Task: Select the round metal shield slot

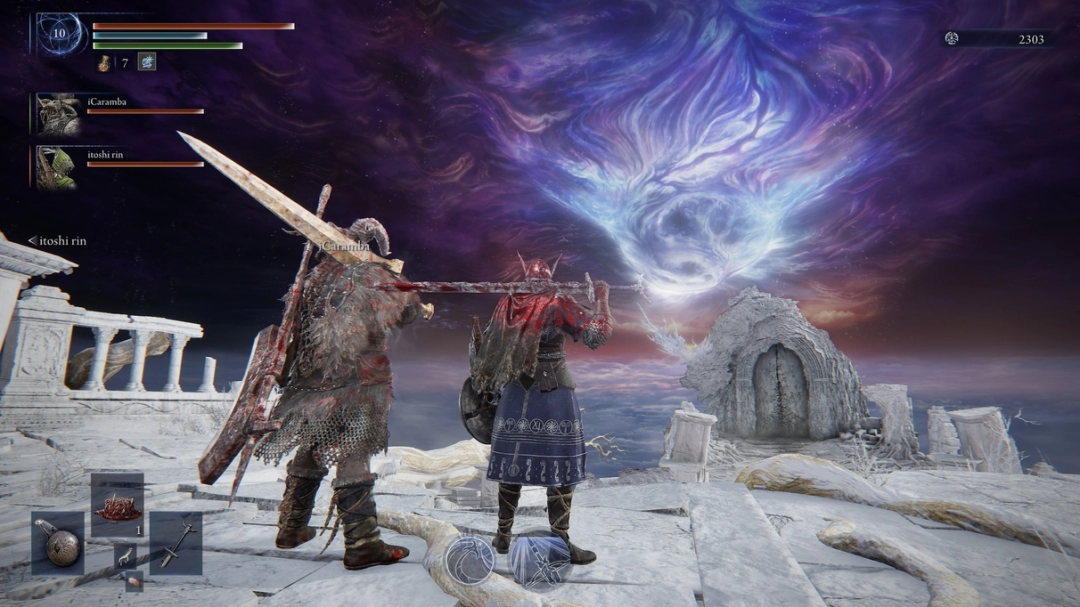Action: pos(57,543)
